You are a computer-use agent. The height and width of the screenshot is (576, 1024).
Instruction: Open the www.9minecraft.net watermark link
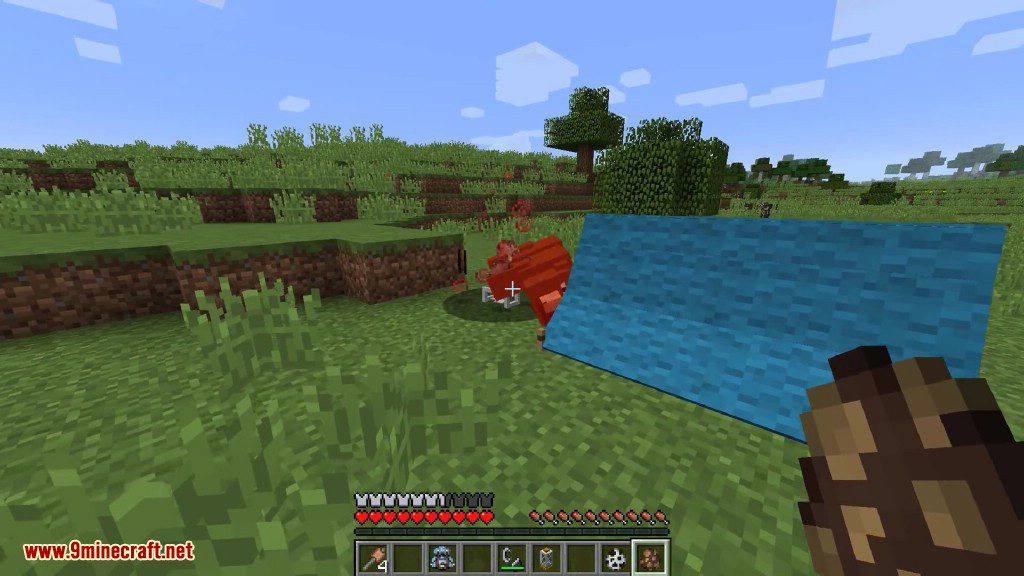coord(108,551)
